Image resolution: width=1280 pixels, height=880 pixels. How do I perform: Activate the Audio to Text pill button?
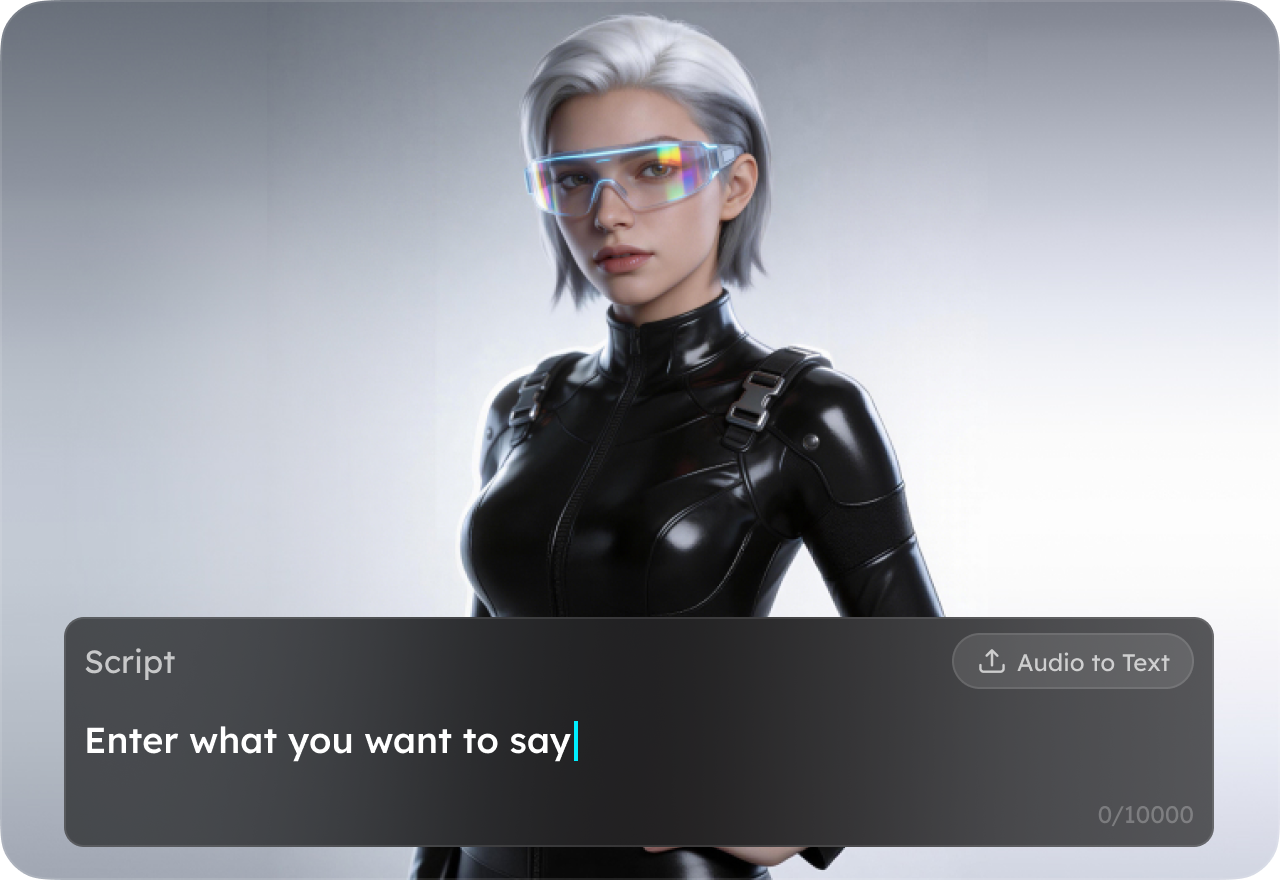[1073, 661]
